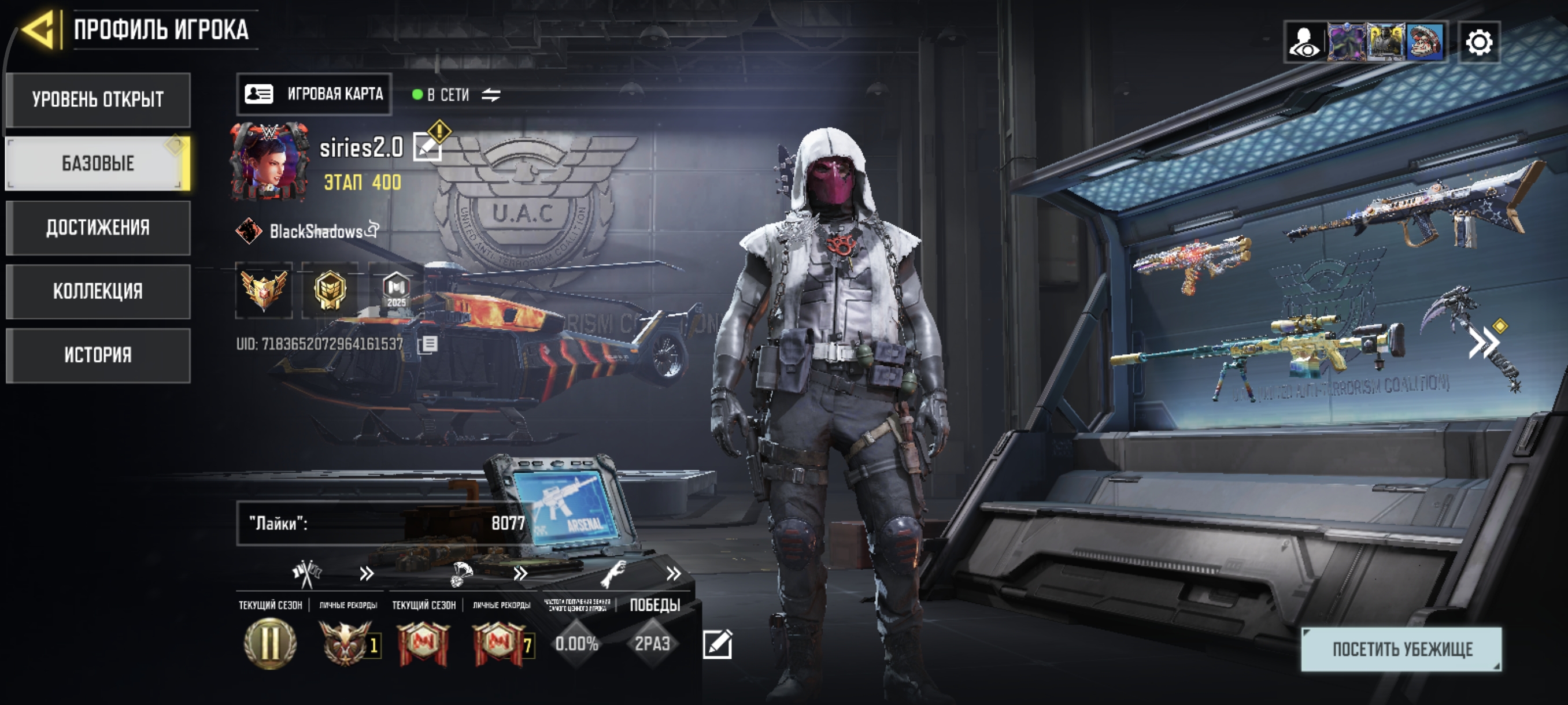Viewport: 1568px width, 705px height.
Task: Edit the siries2.0 player name
Action: click(427, 147)
